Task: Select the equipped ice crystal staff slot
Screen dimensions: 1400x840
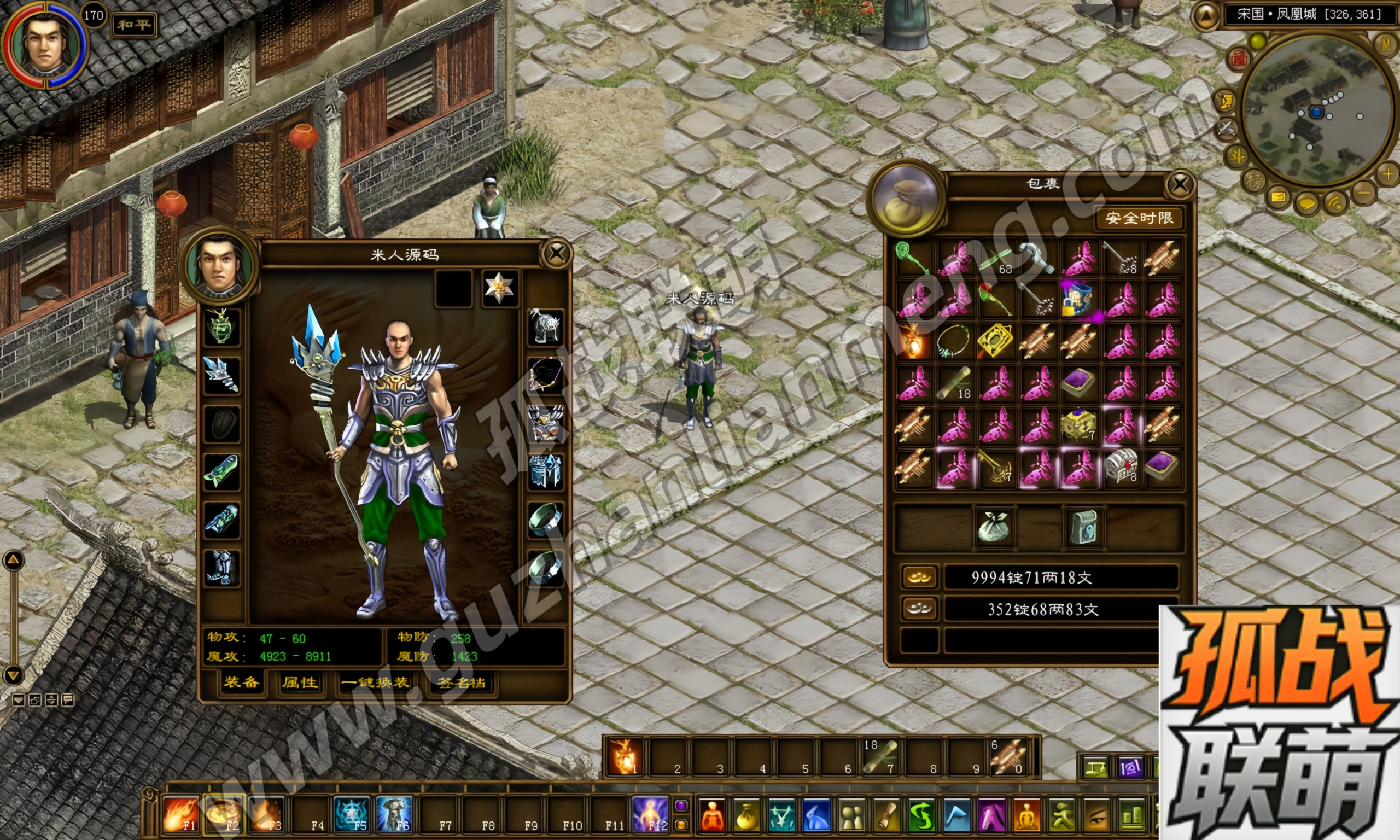Action: pos(221,375)
